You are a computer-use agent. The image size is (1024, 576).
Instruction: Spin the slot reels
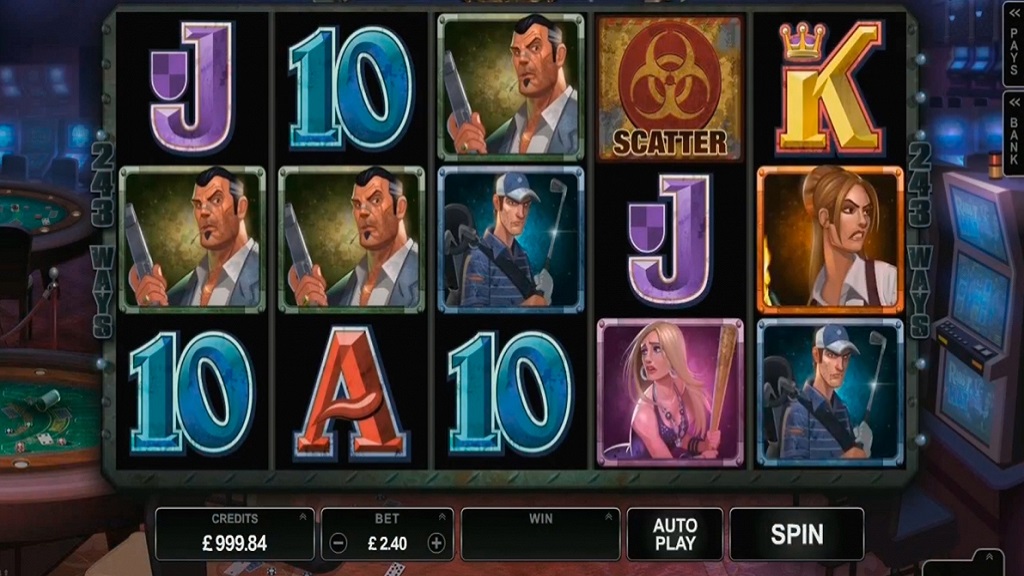click(796, 534)
